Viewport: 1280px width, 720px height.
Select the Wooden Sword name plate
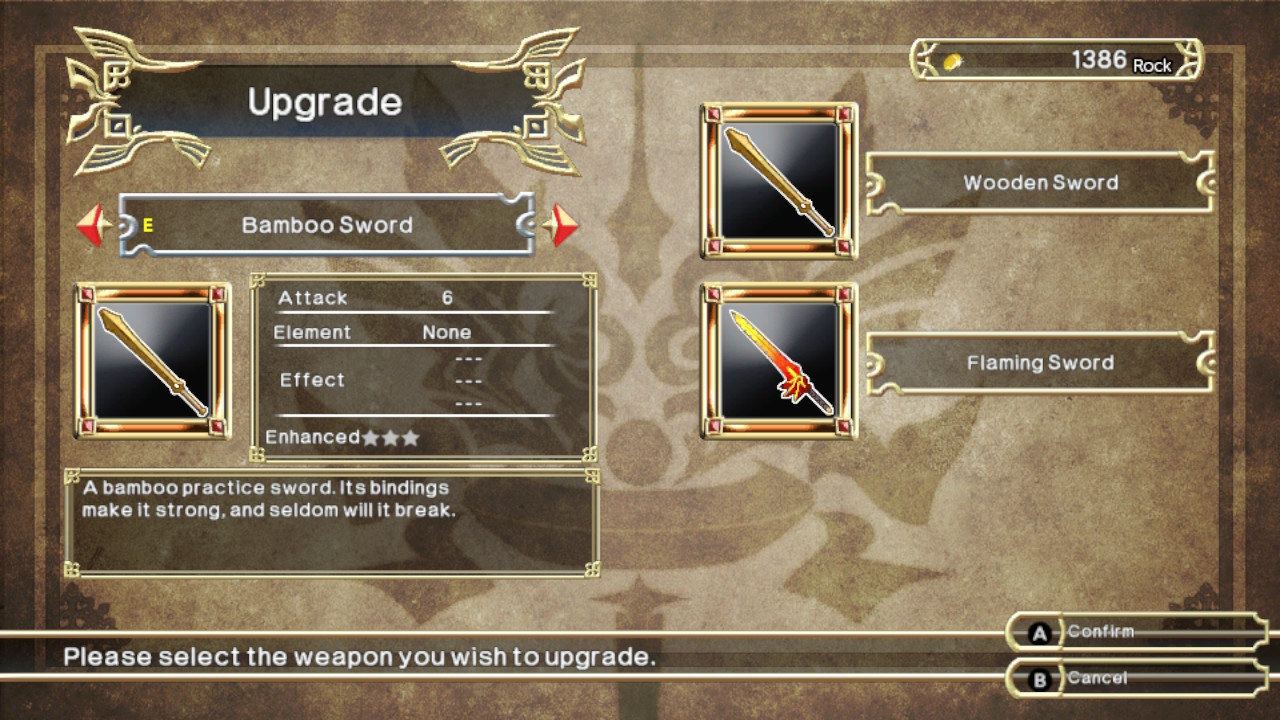[x=1040, y=182]
